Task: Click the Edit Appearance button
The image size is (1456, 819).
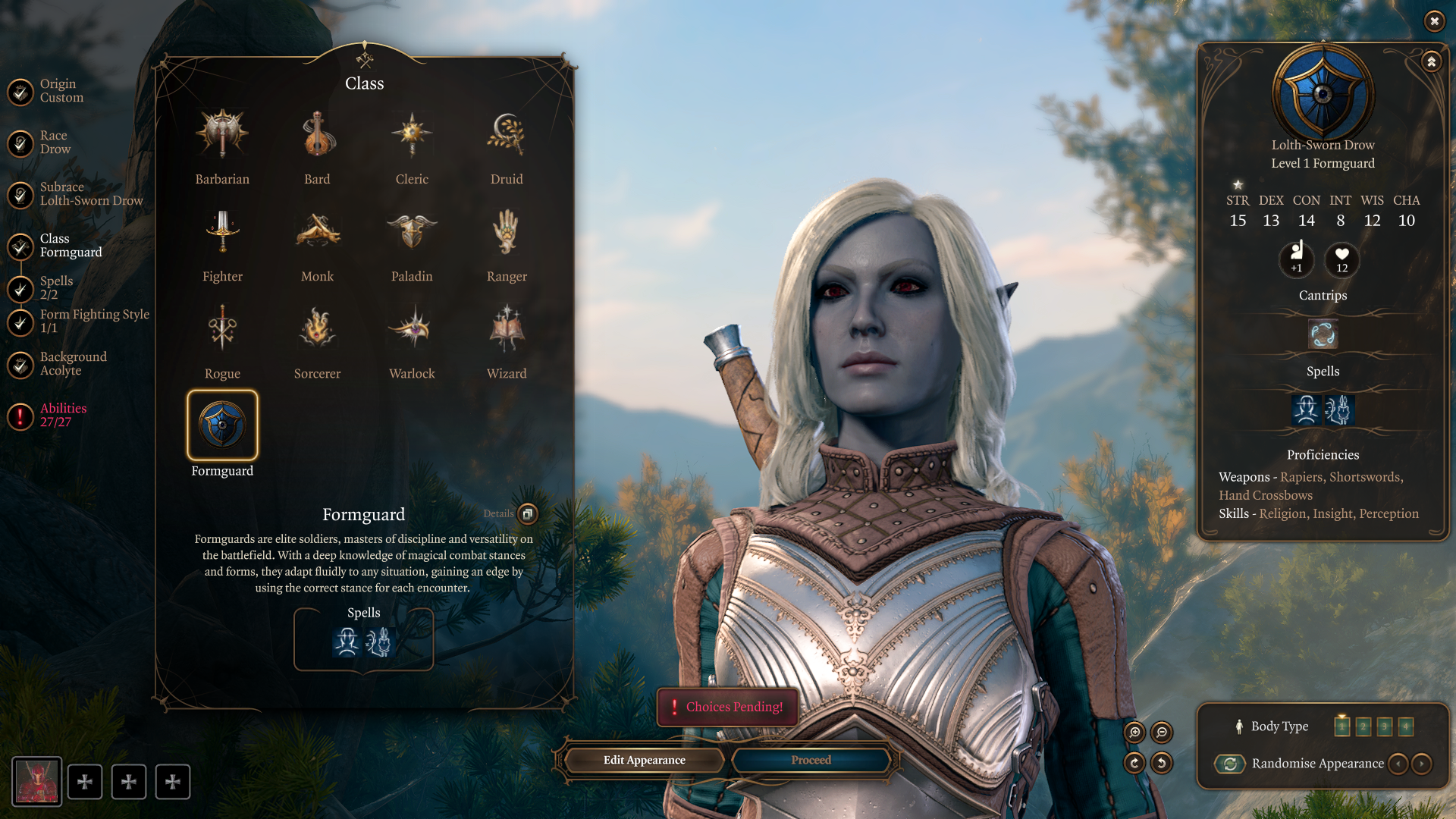Action: point(645,760)
